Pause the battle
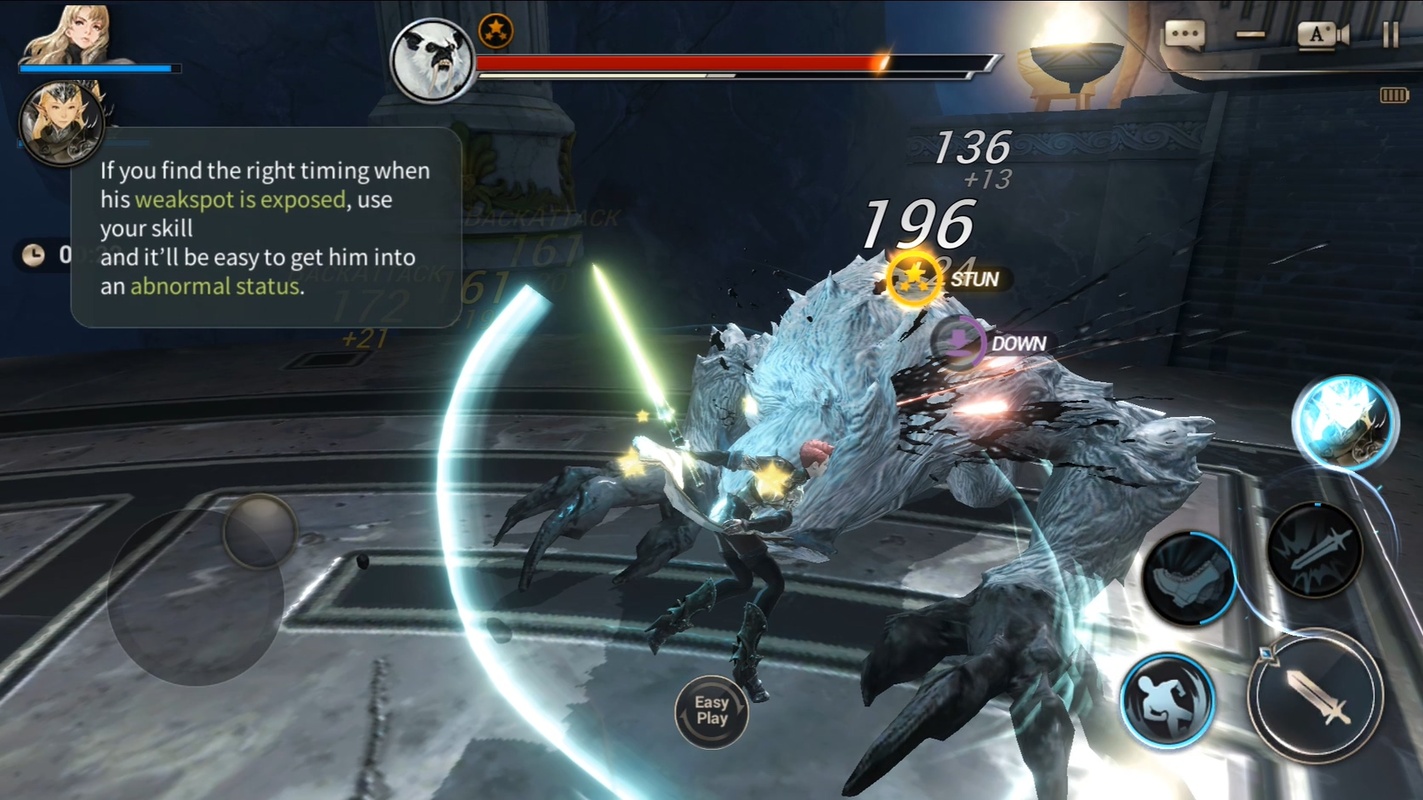The width and height of the screenshot is (1423, 800). [1390, 35]
